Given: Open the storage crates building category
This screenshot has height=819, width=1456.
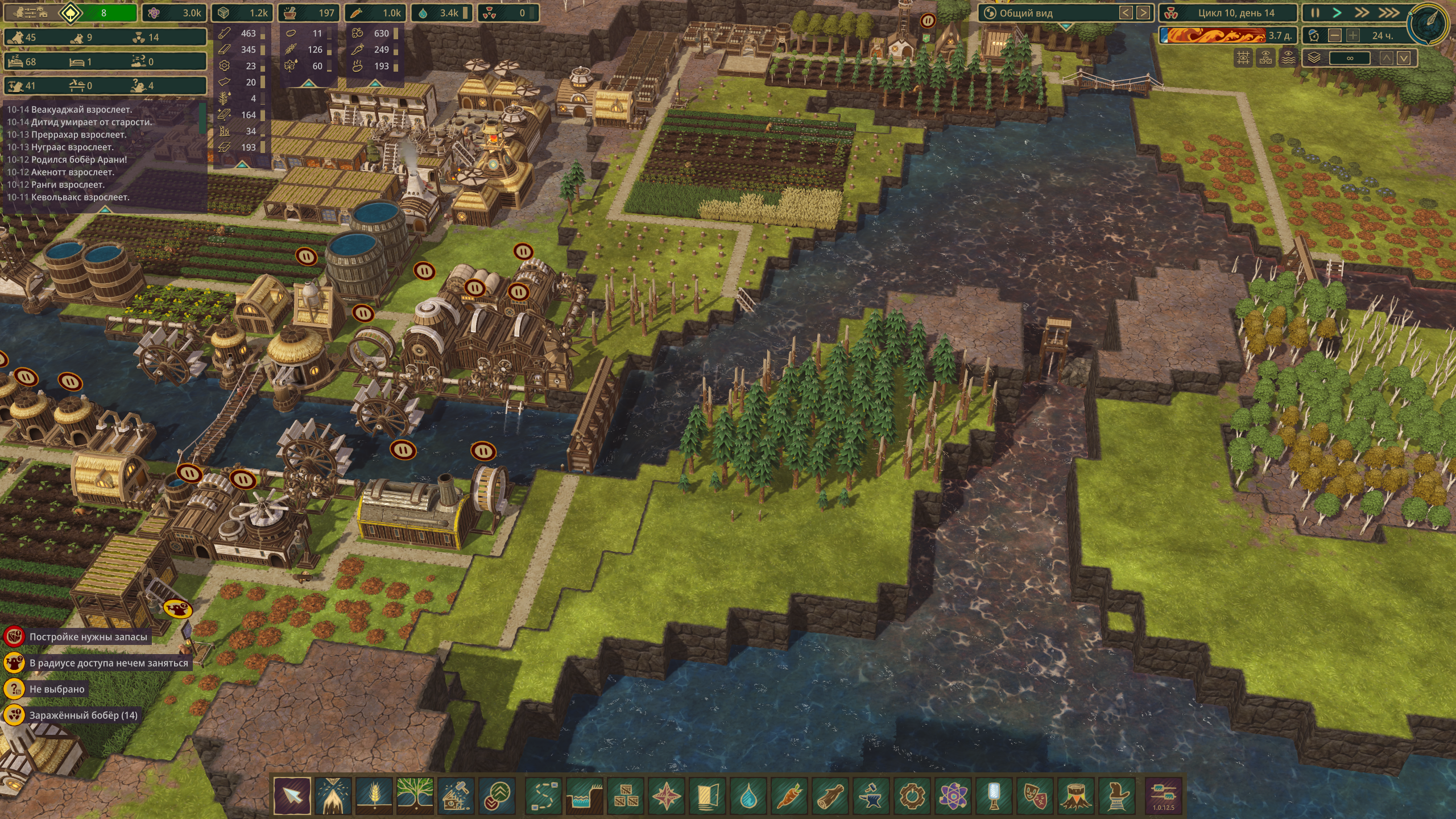Looking at the screenshot, I should pyautogui.click(x=626, y=795).
